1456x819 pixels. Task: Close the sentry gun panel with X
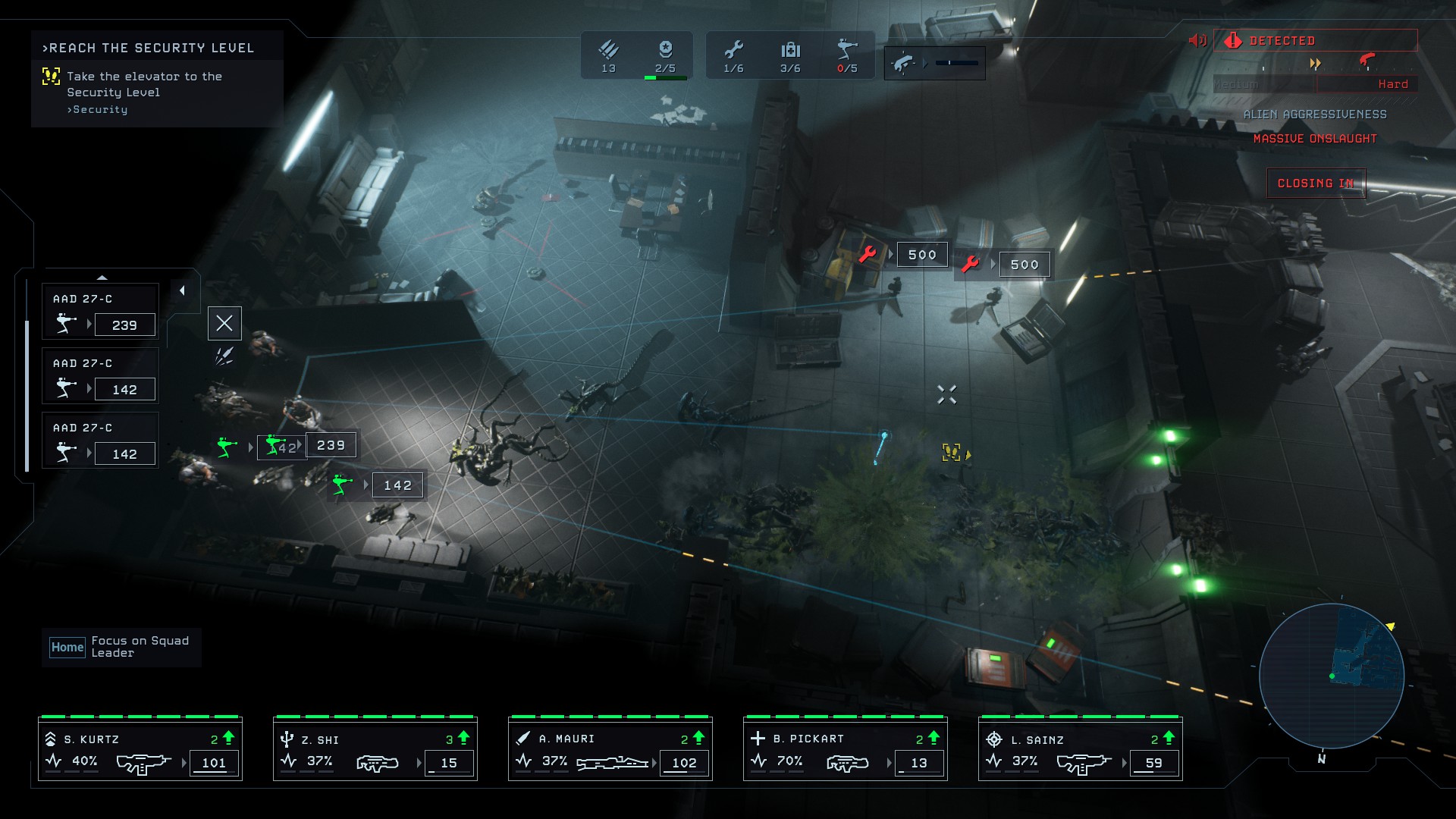click(x=224, y=324)
